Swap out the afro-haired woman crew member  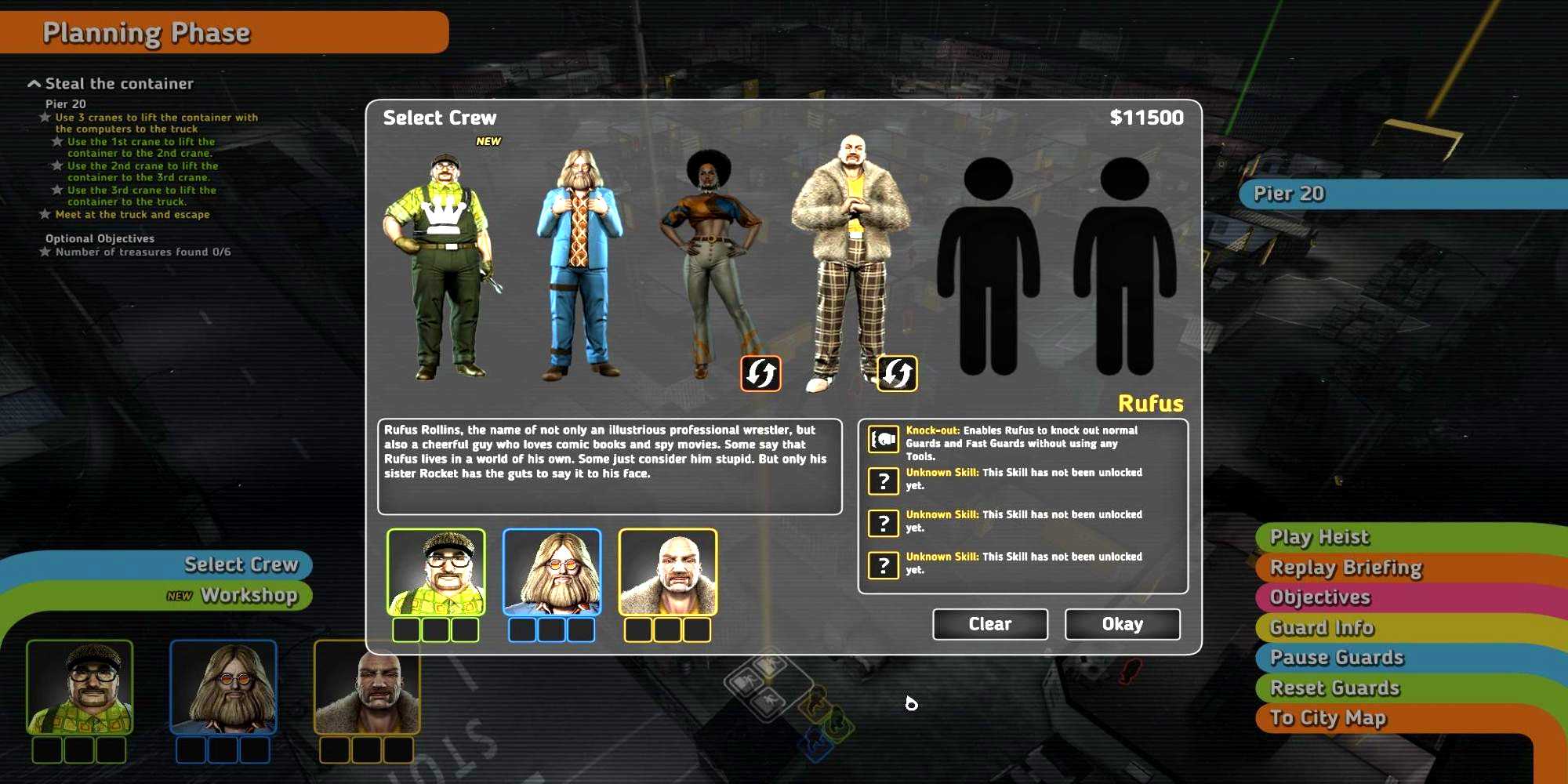(760, 373)
